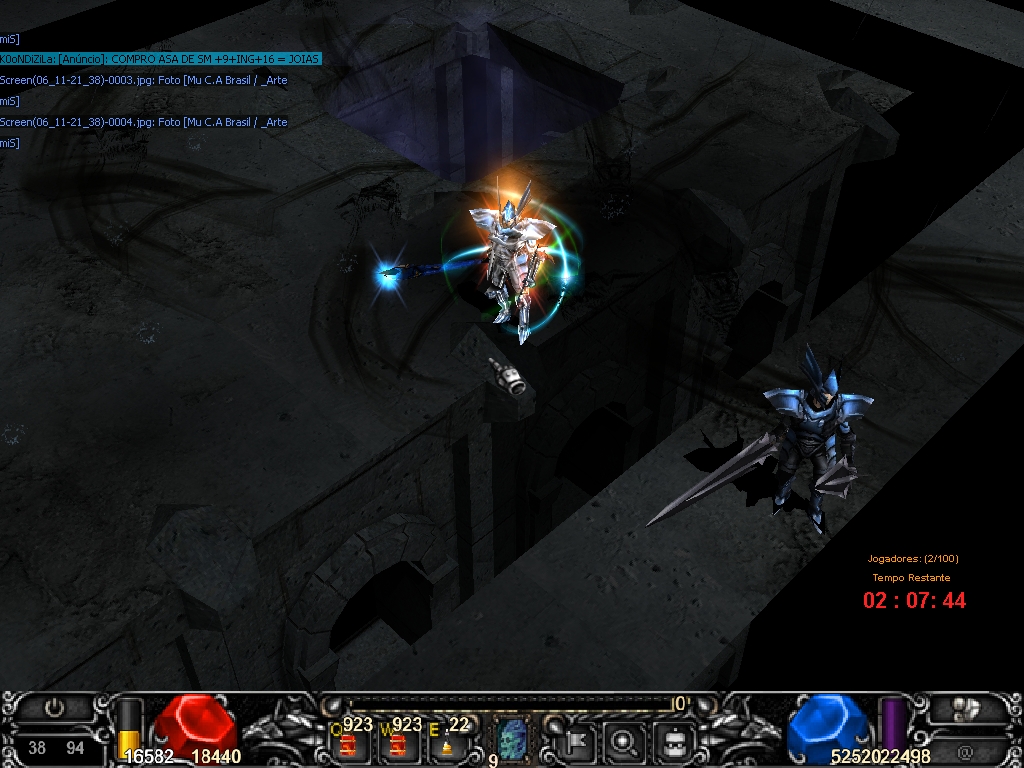Click KooNDiZiLa's highlighted announcement chat line
Image resolution: width=1024 pixels, height=768 pixels.
[x=160, y=59]
